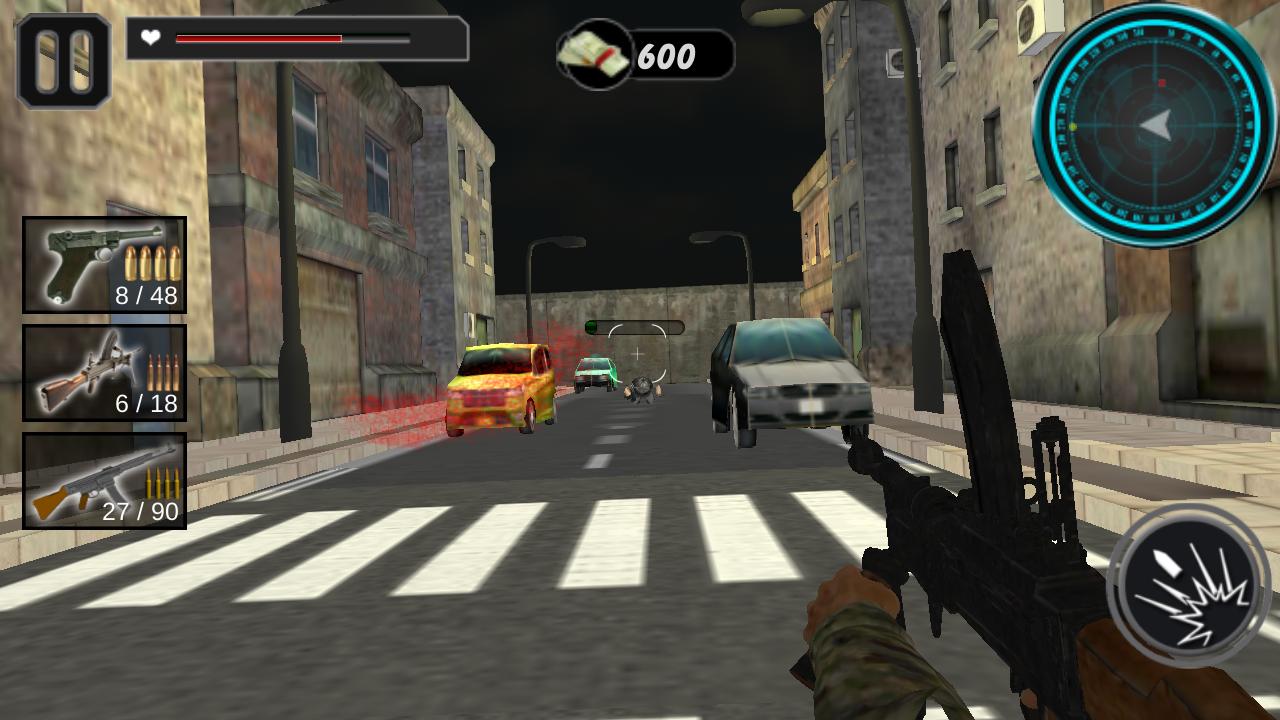Click the 6/18 ammo counter

point(147,404)
